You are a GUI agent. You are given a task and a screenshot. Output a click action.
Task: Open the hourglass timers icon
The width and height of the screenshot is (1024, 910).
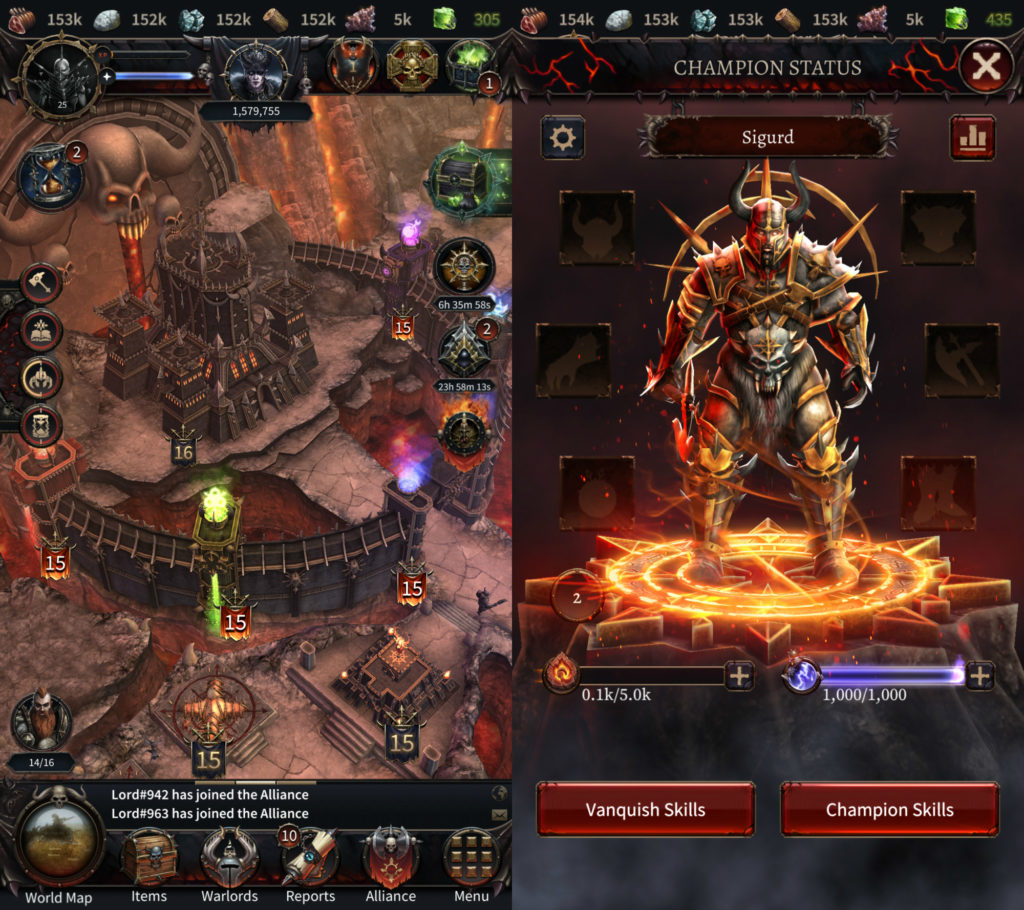point(51,176)
